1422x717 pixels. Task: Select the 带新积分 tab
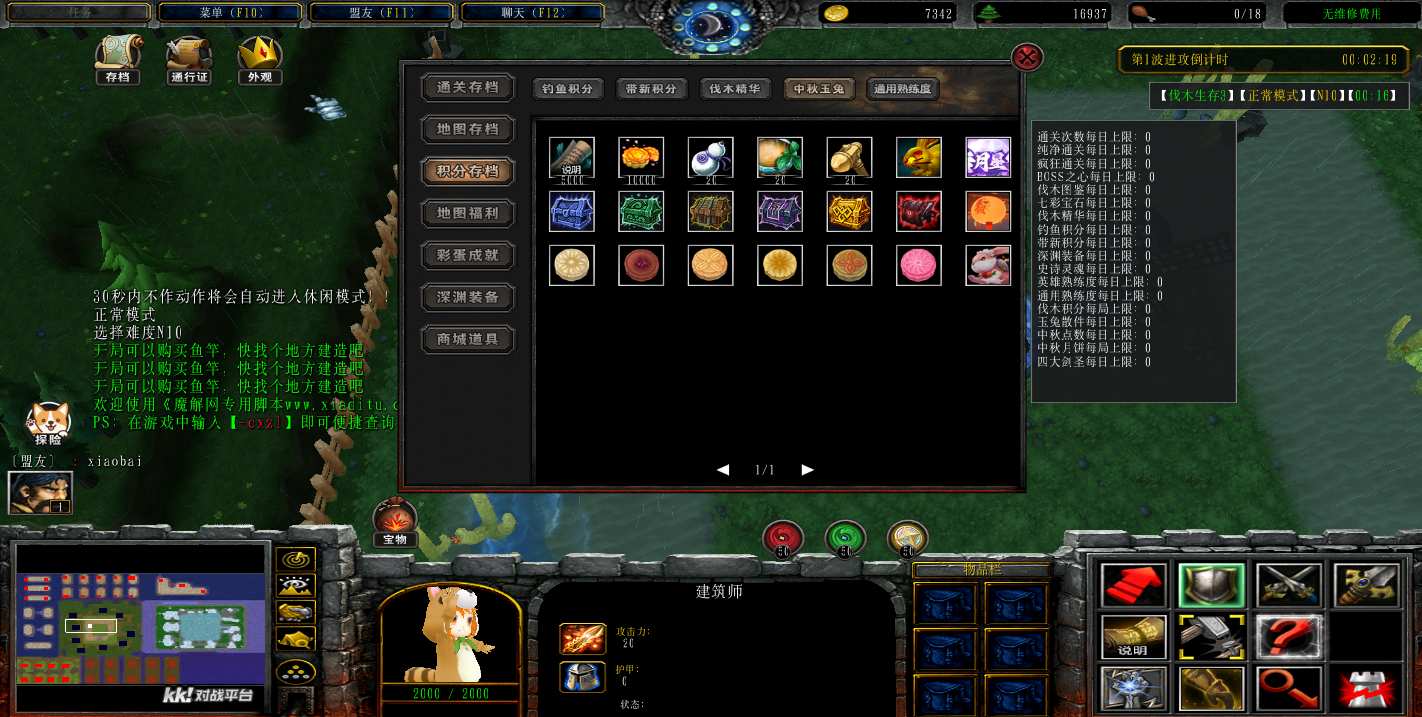click(x=651, y=89)
